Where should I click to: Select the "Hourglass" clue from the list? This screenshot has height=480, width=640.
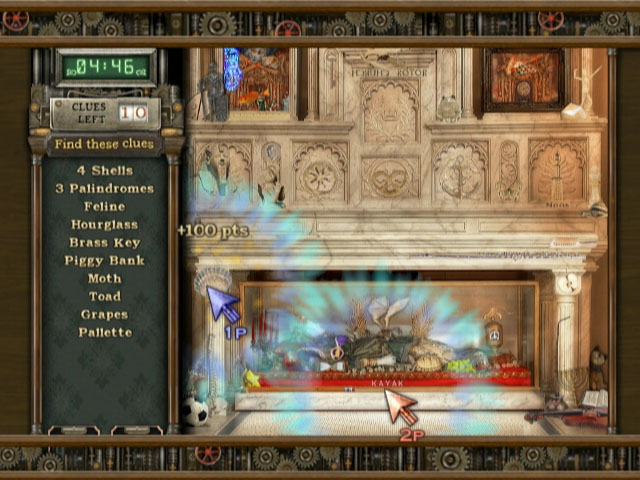[104, 224]
